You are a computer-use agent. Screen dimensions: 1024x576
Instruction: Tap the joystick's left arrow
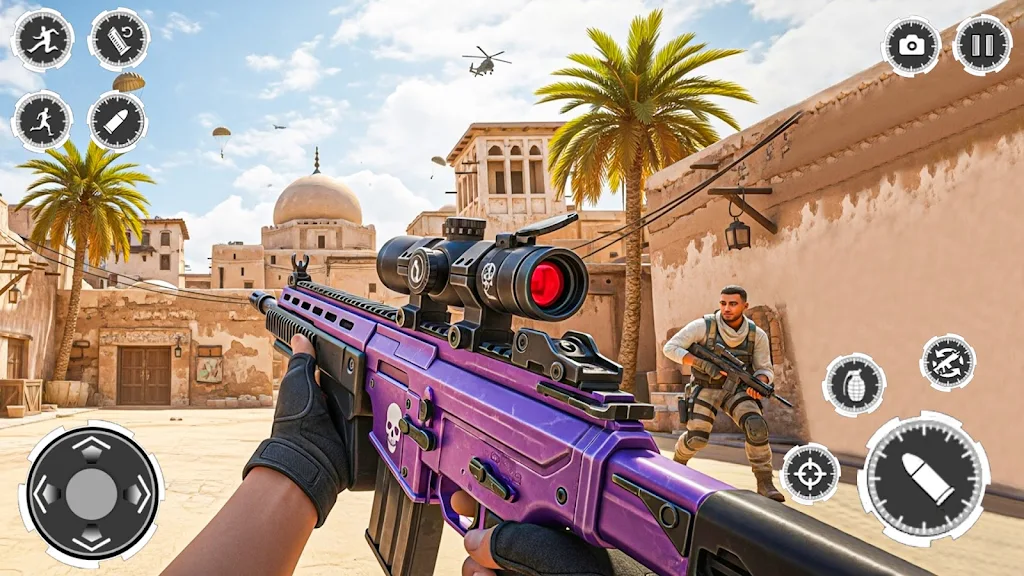(46, 493)
